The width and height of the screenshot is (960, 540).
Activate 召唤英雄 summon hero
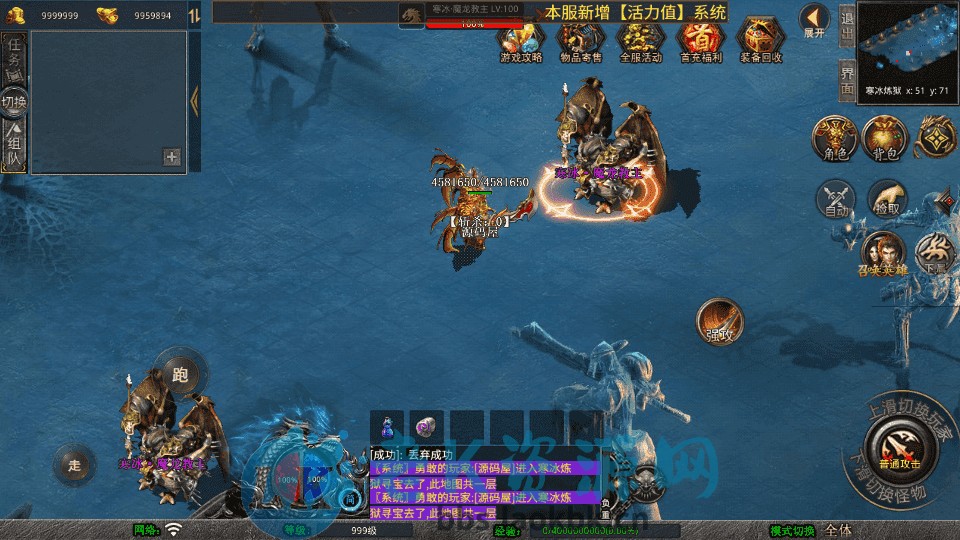(882, 253)
